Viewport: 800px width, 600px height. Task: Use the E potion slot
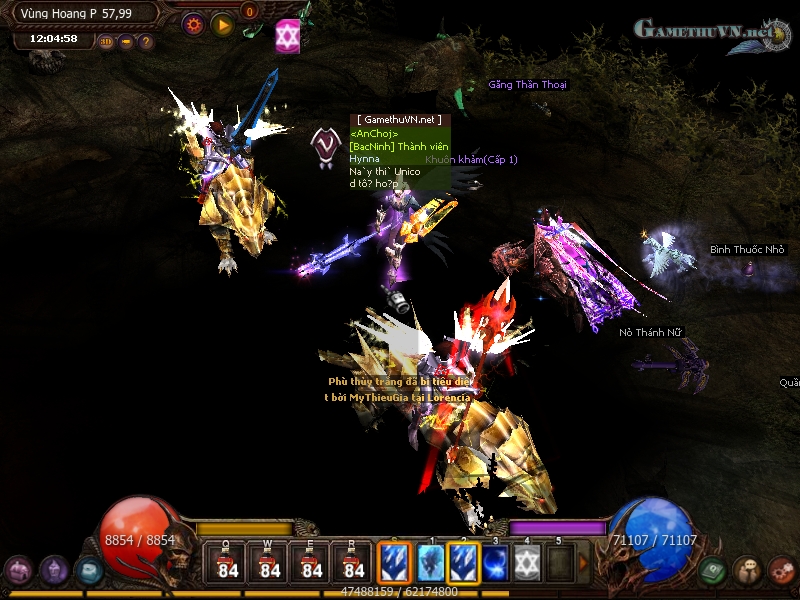click(312, 562)
